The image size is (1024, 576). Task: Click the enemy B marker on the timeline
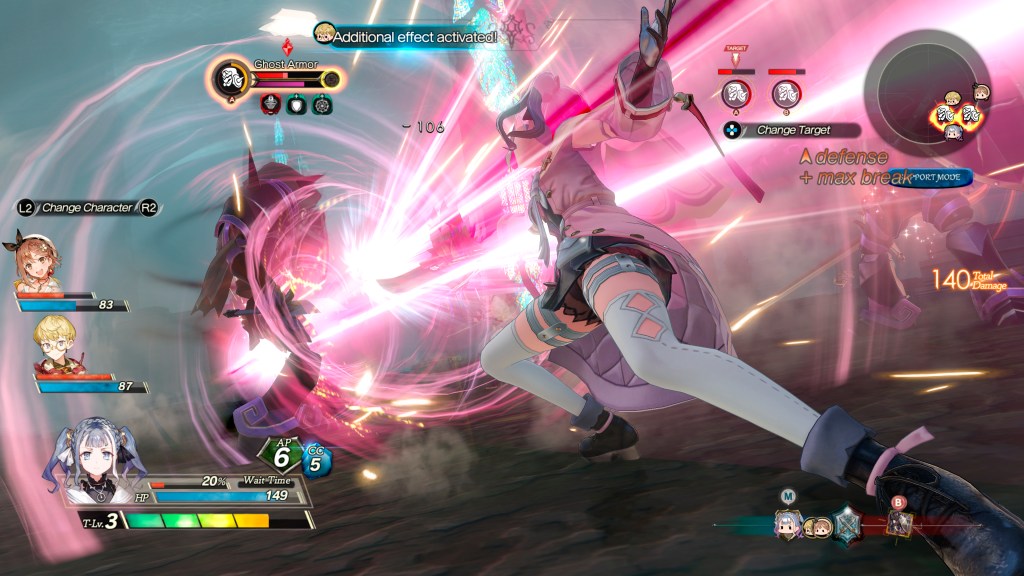[897, 523]
